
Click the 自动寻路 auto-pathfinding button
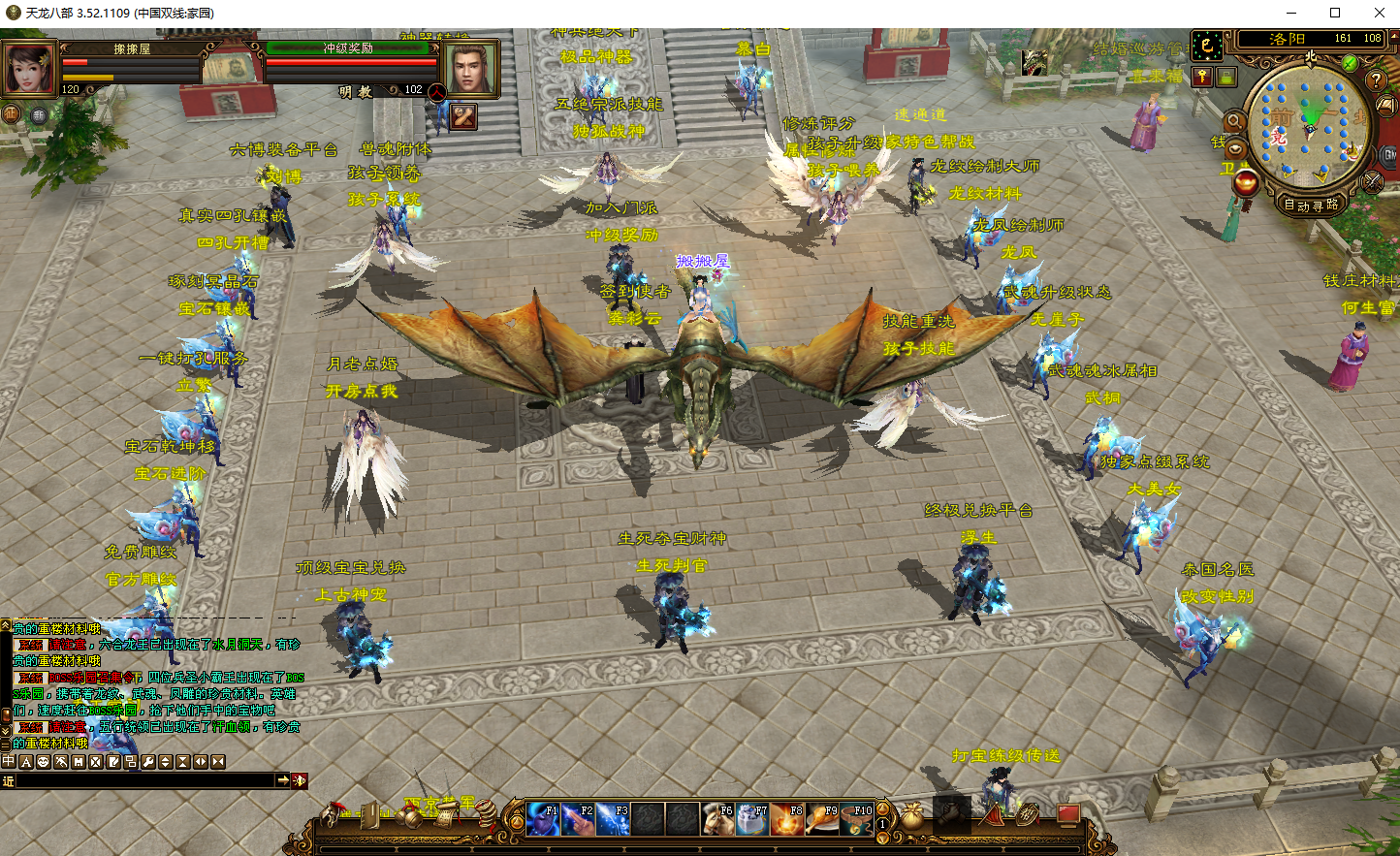coord(1311,205)
